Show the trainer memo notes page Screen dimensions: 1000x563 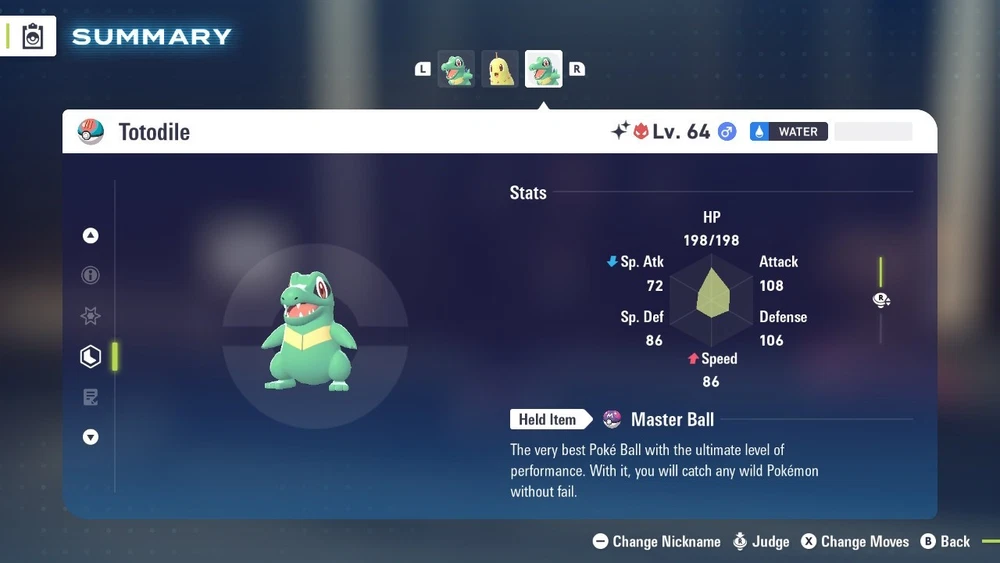(x=91, y=397)
